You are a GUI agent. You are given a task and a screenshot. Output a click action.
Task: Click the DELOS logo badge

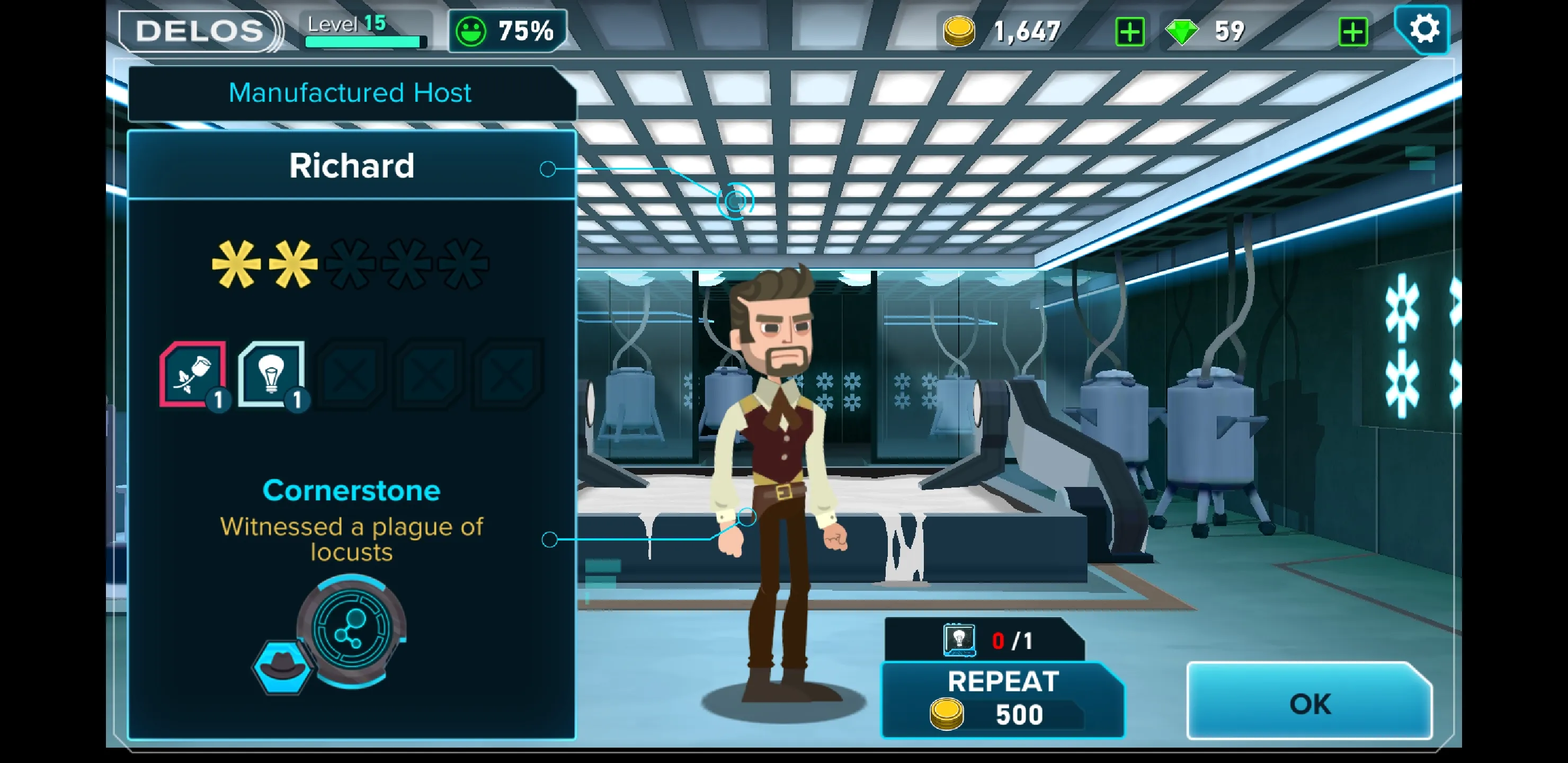click(x=199, y=30)
